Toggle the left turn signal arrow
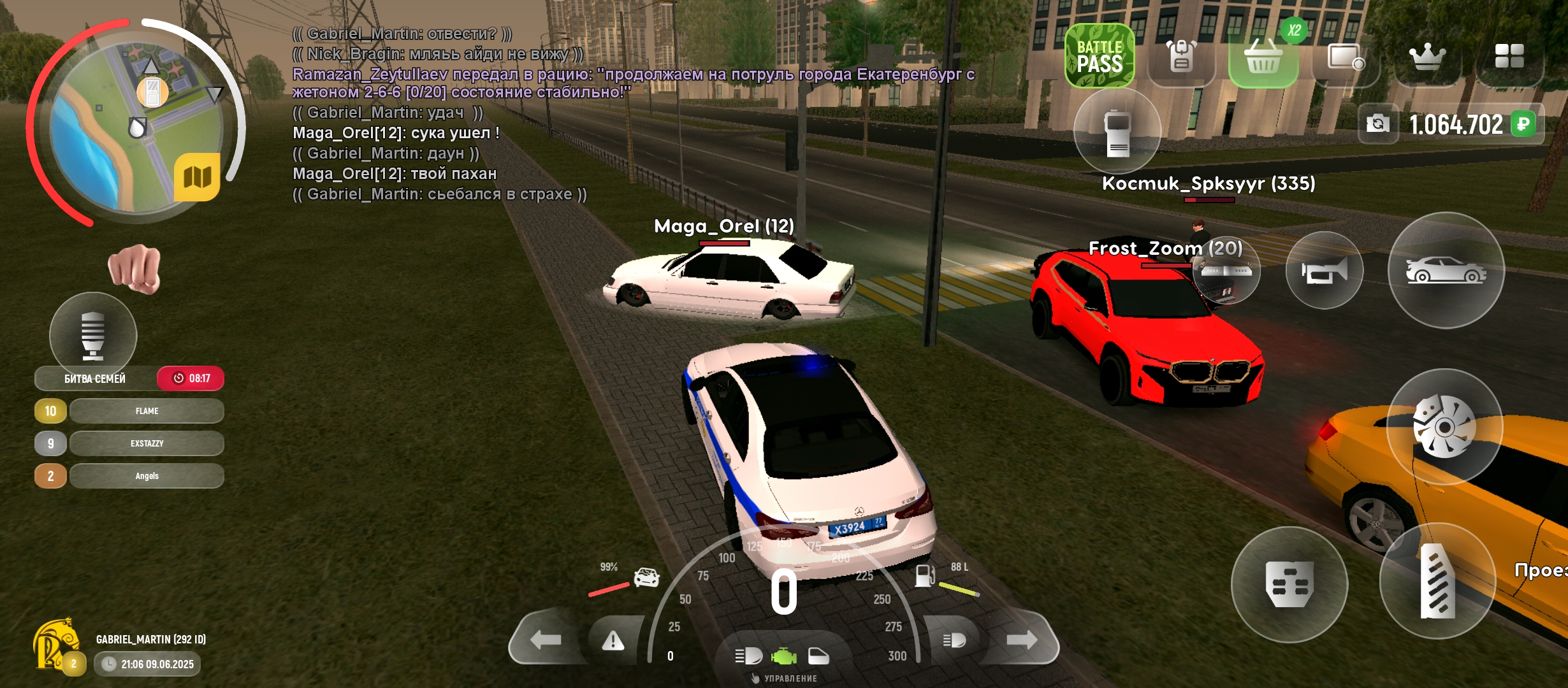The image size is (1568, 688). pyautogui.click(x=546, y=640)
